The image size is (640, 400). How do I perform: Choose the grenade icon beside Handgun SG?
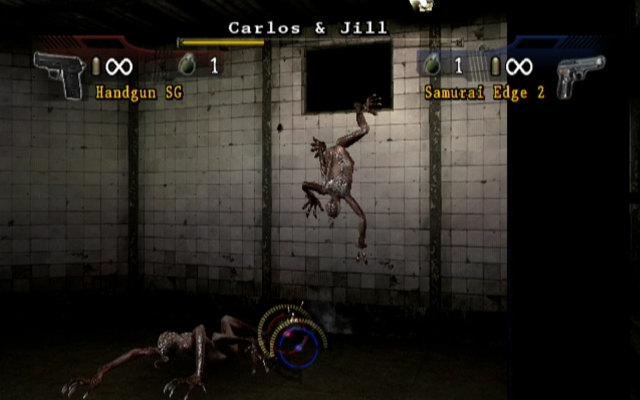[x=185, y=67]
